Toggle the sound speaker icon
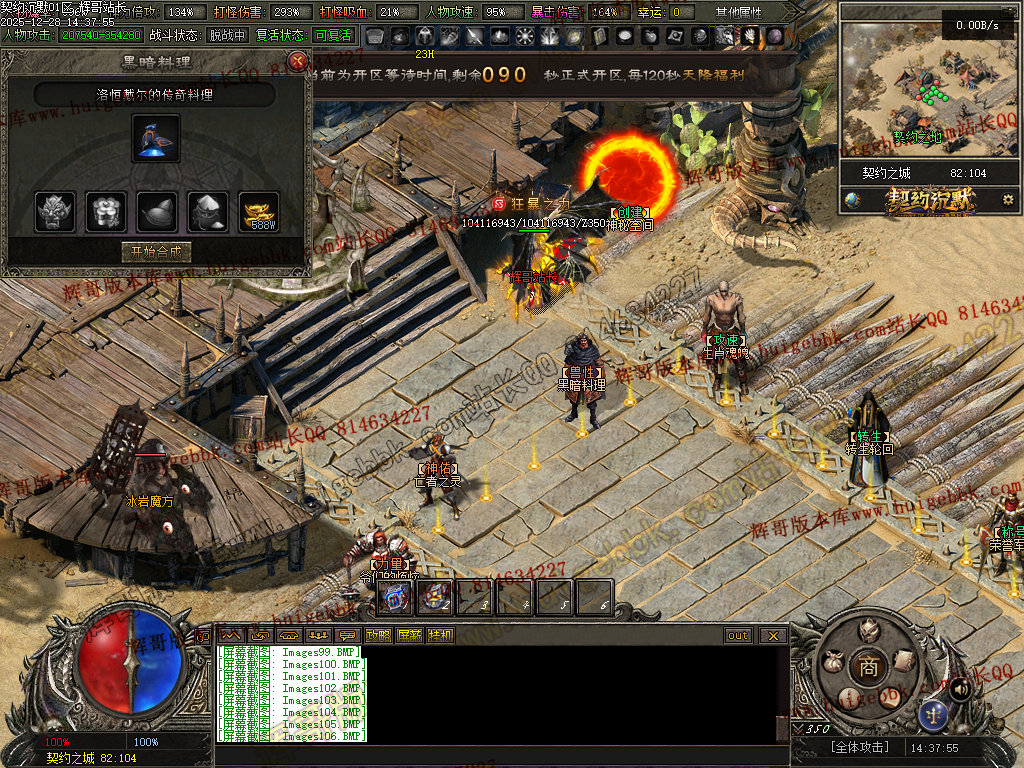Image resolution: width=1024 pixels, height=768 pixels. pos(959,688)
